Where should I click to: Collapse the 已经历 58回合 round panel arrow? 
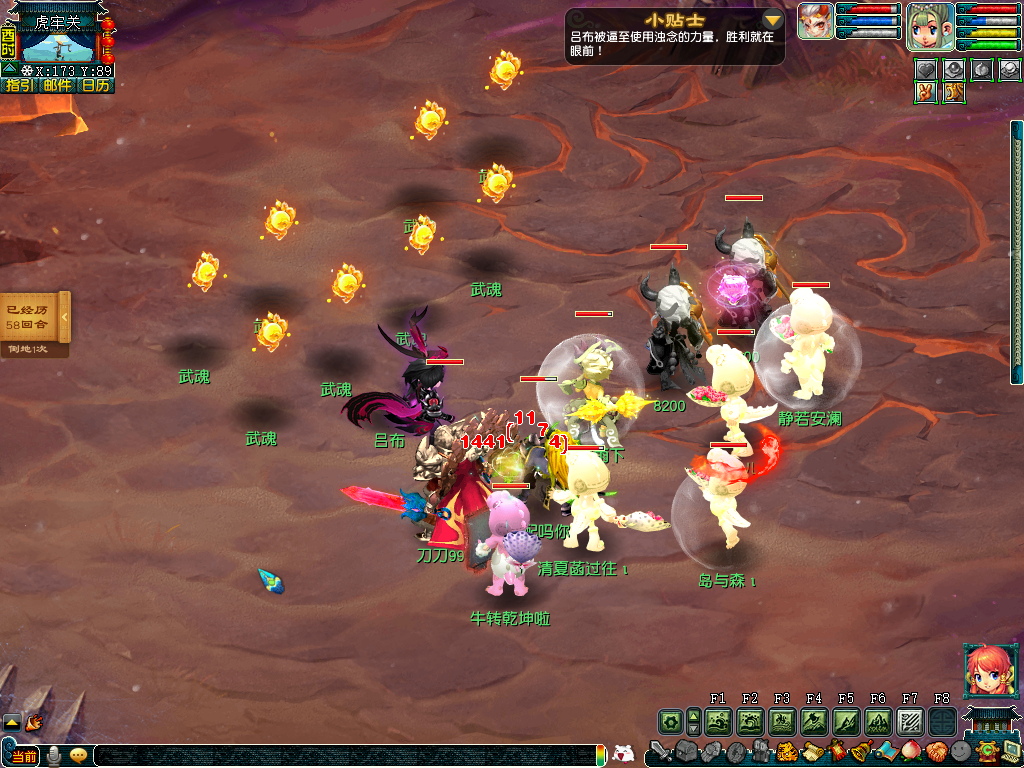pos(65,318)
